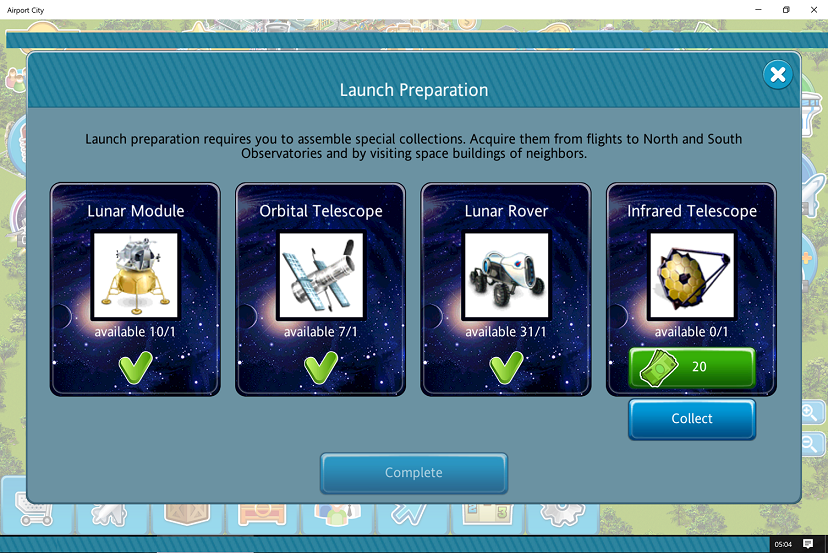Buy Infrared Telescope for 20 cash

click(691, 367)
